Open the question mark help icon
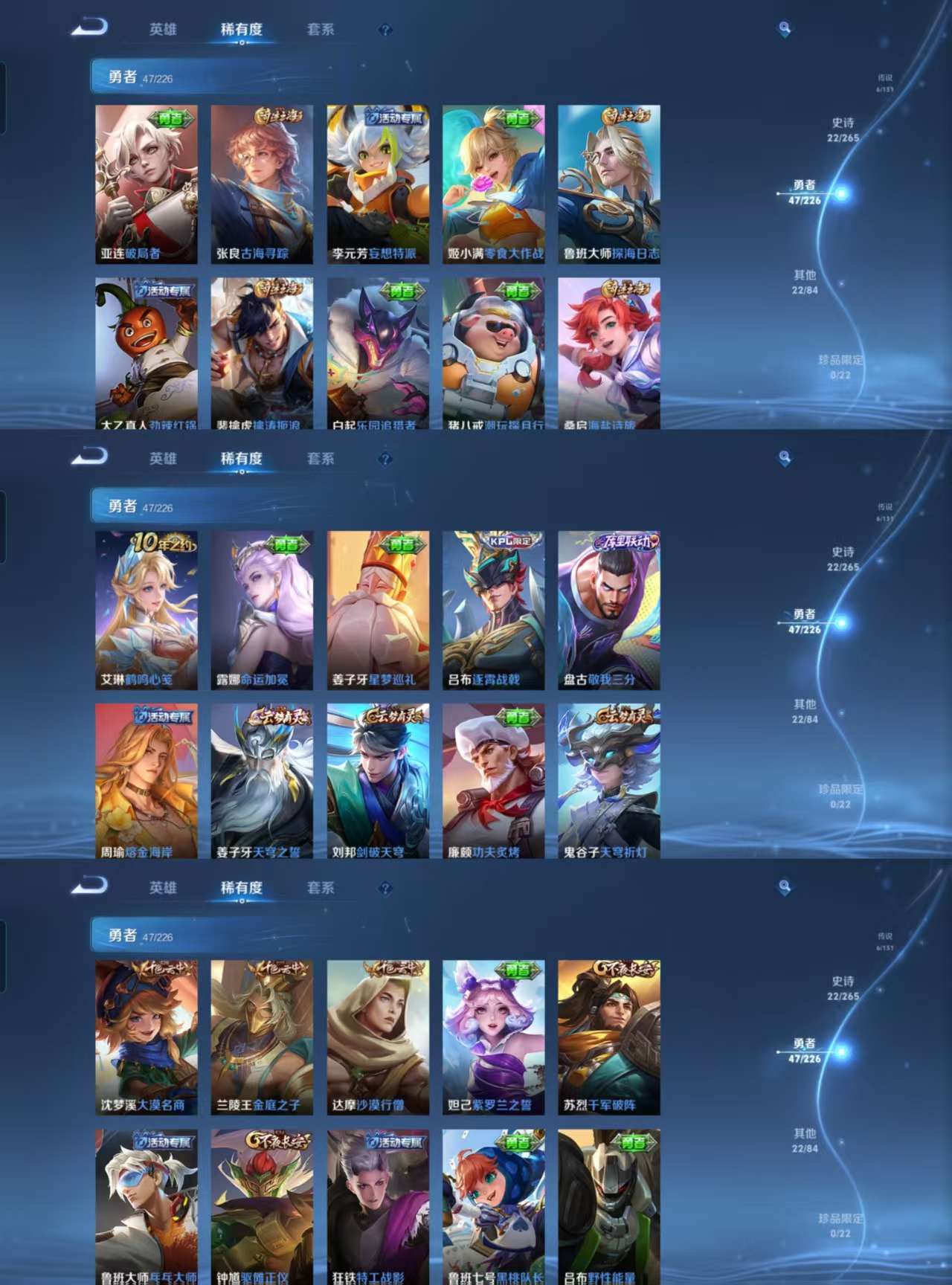This screenshot has height=1285, width=952. (x=384, y=30)
